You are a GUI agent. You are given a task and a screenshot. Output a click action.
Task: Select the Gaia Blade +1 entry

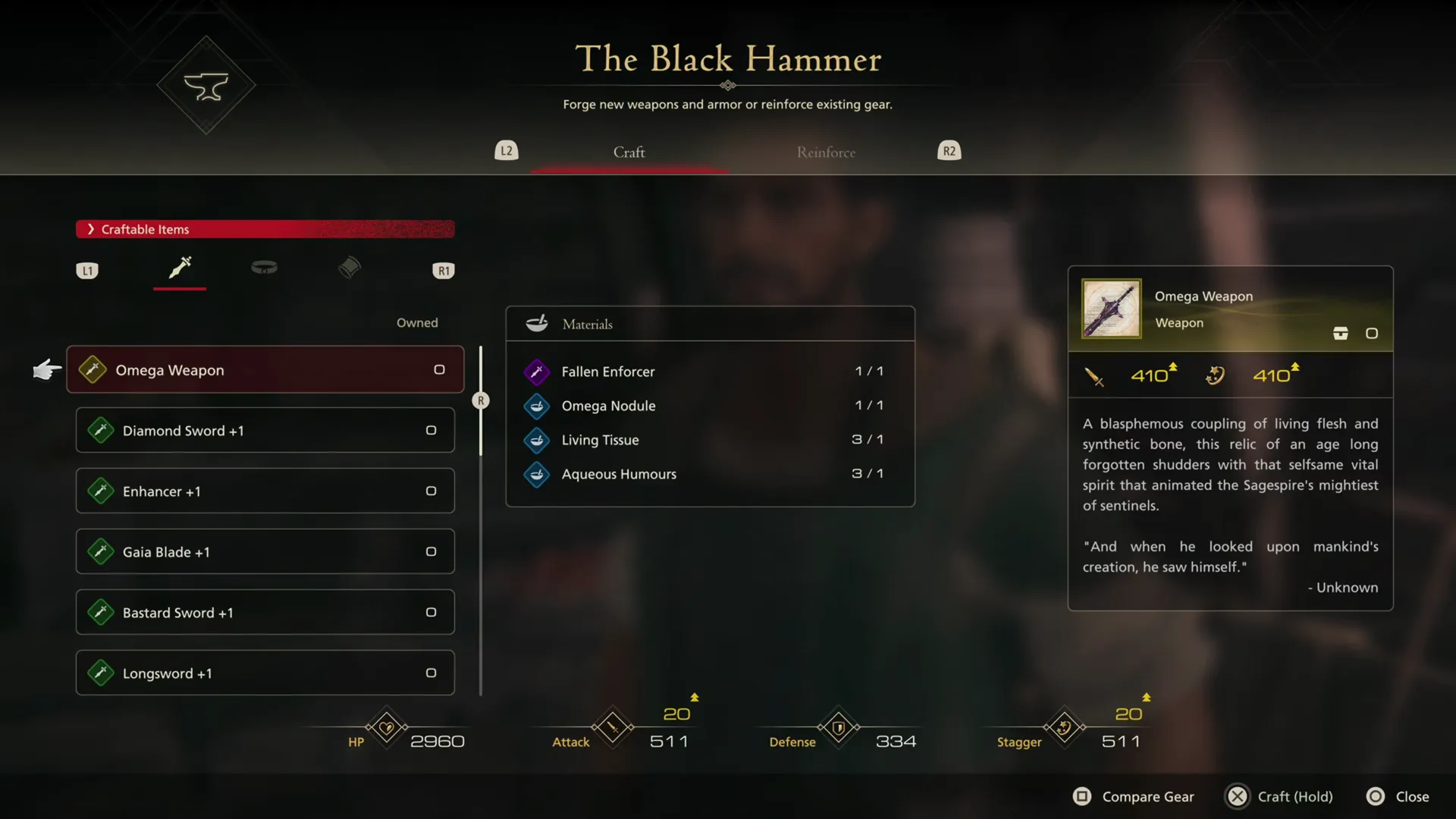click(x=264, y=551)
